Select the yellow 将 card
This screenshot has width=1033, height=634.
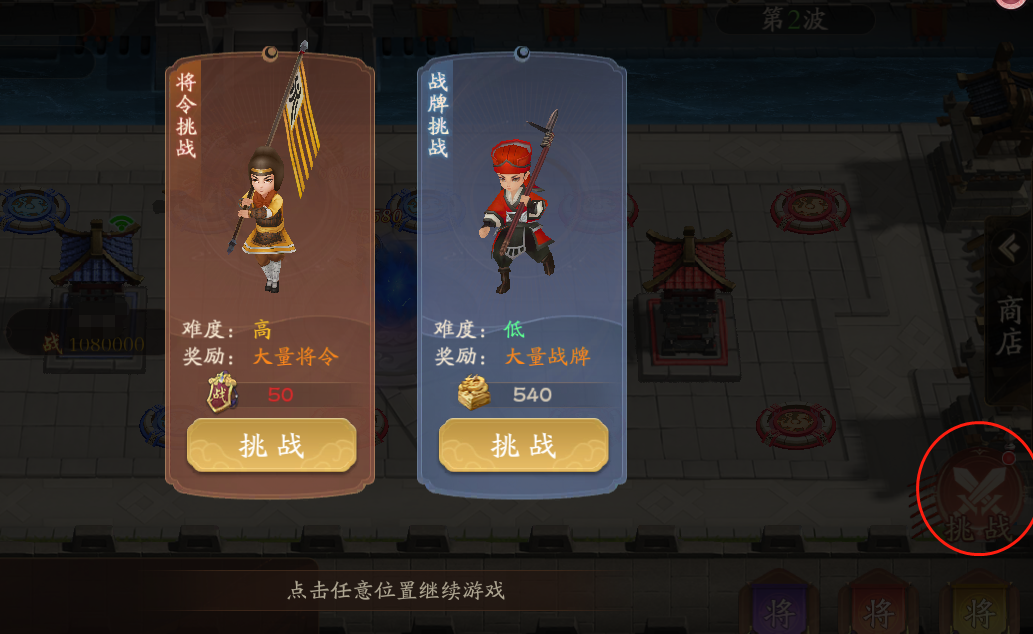[980, 606]
